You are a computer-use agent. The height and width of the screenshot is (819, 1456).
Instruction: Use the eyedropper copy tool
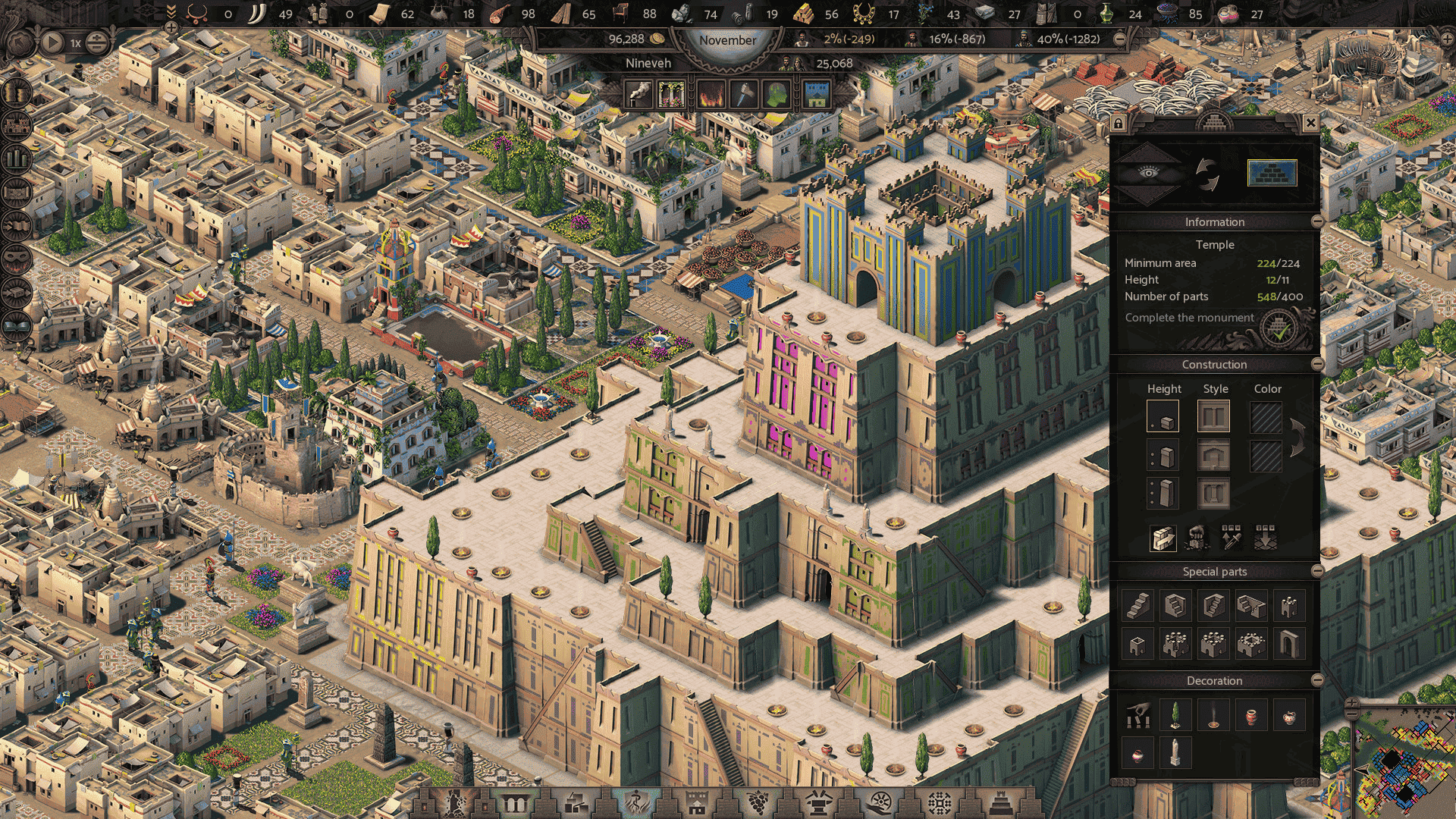point(1232,538)
